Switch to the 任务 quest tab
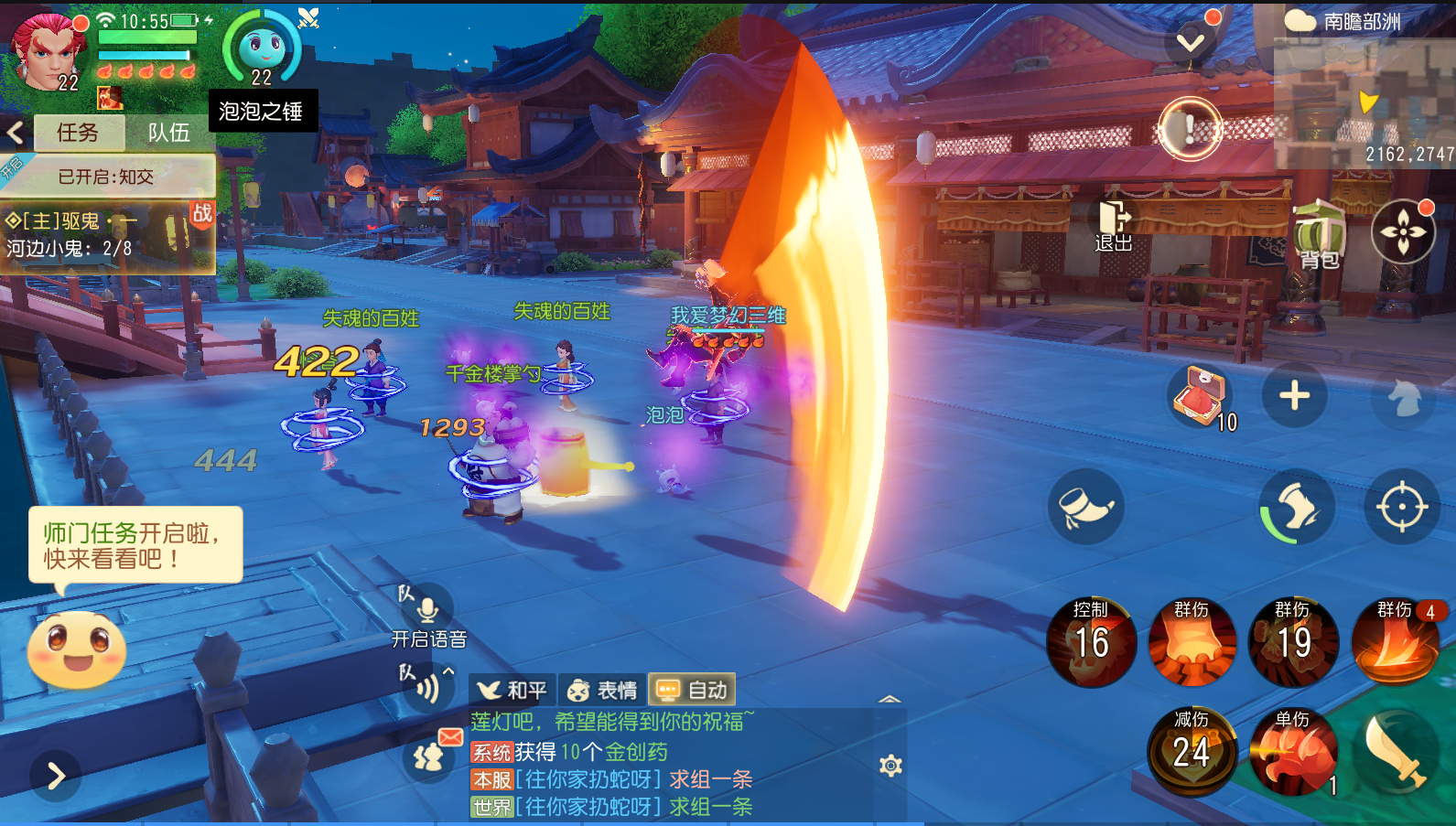Image resolution: width=1456 pixels, height=826 pixels. pos(78,133)
